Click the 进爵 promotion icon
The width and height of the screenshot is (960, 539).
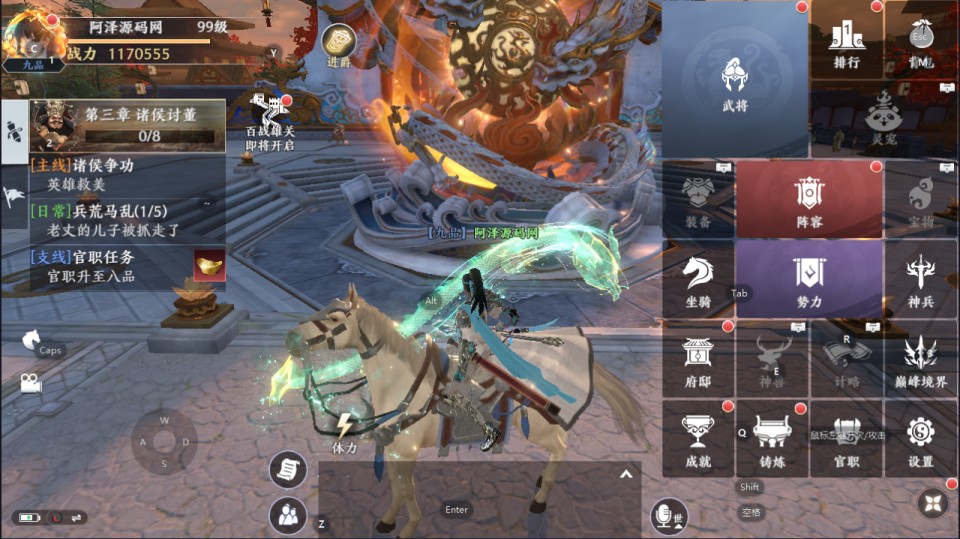(x=339, y=43)
